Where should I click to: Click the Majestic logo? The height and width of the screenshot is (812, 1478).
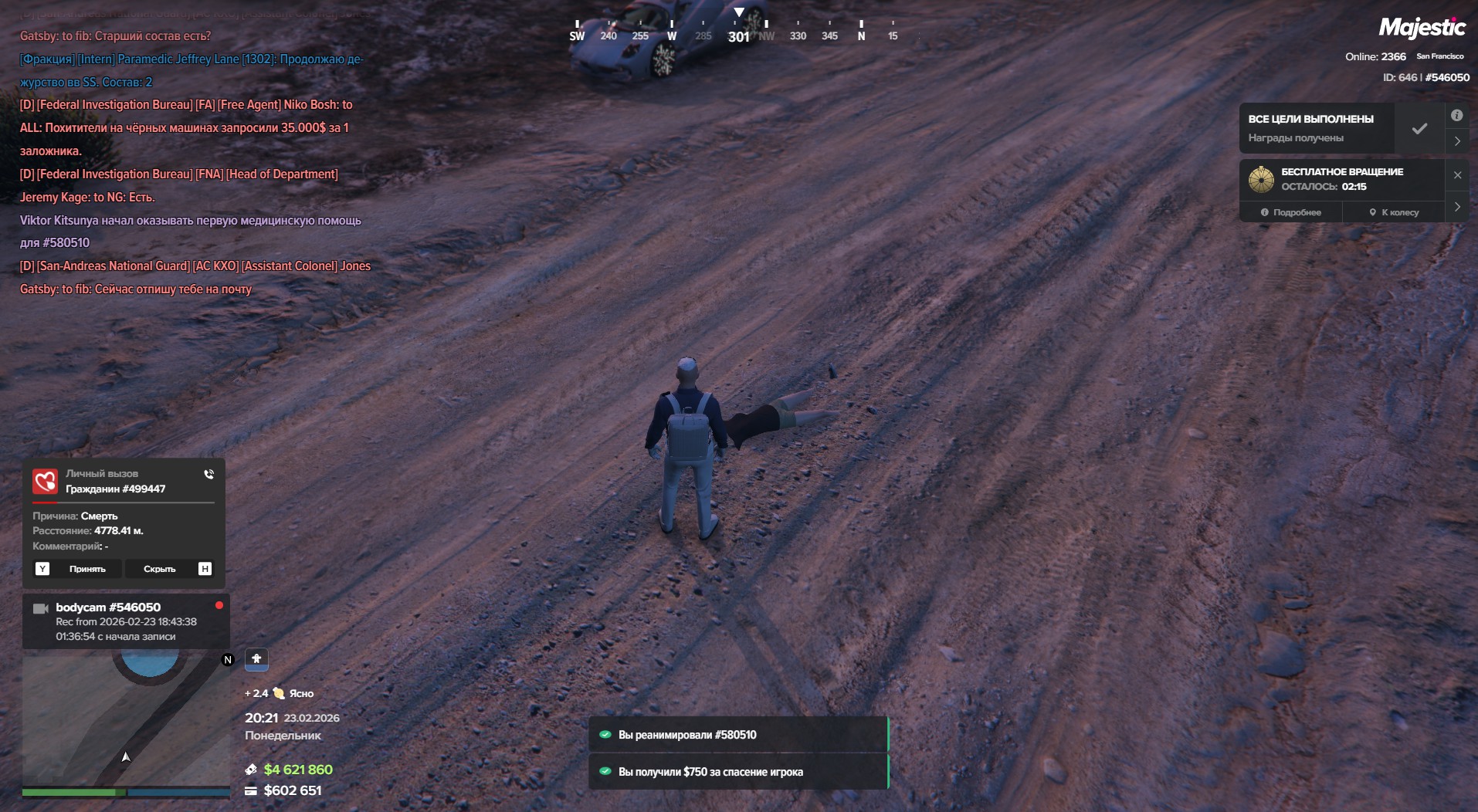tap(1422, 28)
